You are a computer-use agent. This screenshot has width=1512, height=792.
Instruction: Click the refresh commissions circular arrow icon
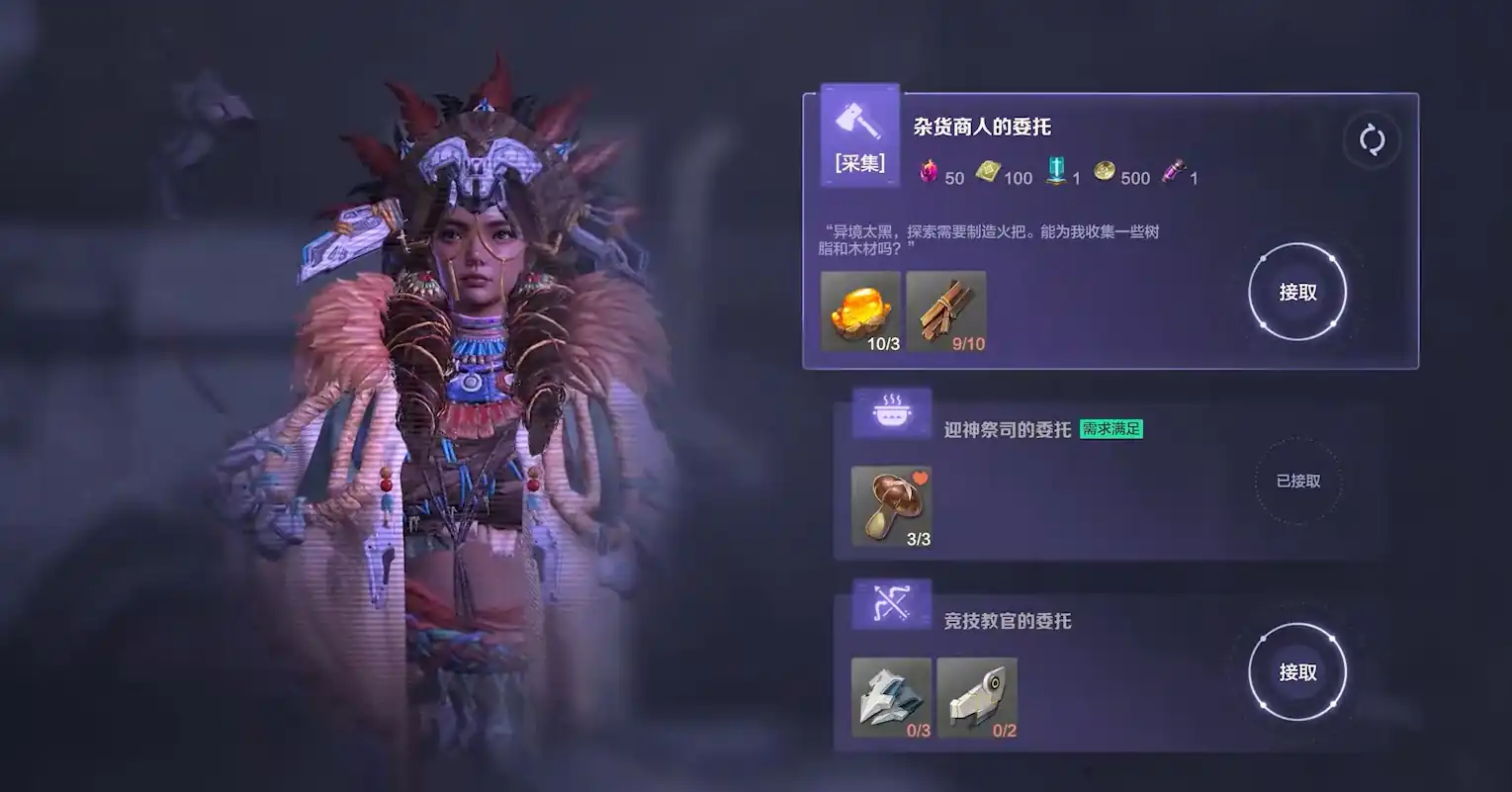click(1373, 139)
